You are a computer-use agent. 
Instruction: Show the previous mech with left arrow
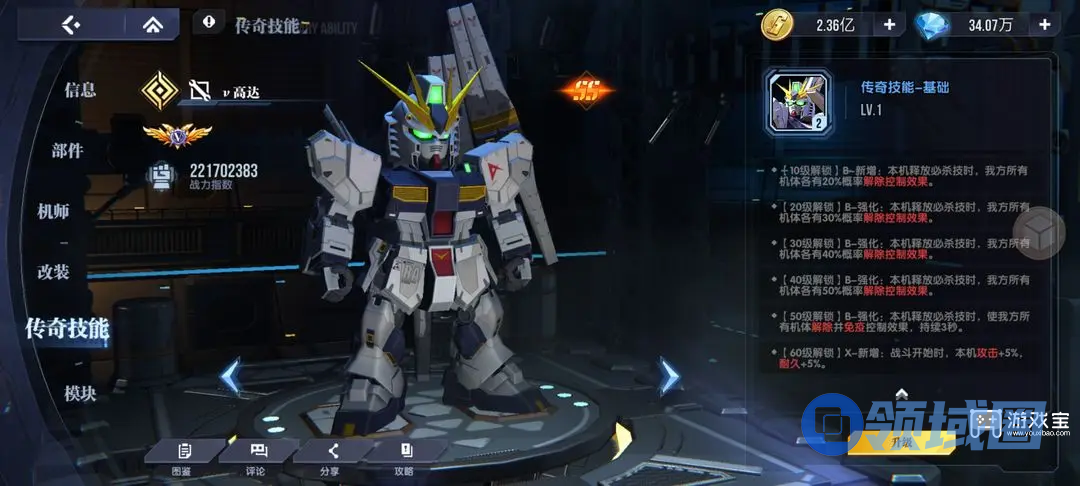pyautogui.click(x=231, y=377)
